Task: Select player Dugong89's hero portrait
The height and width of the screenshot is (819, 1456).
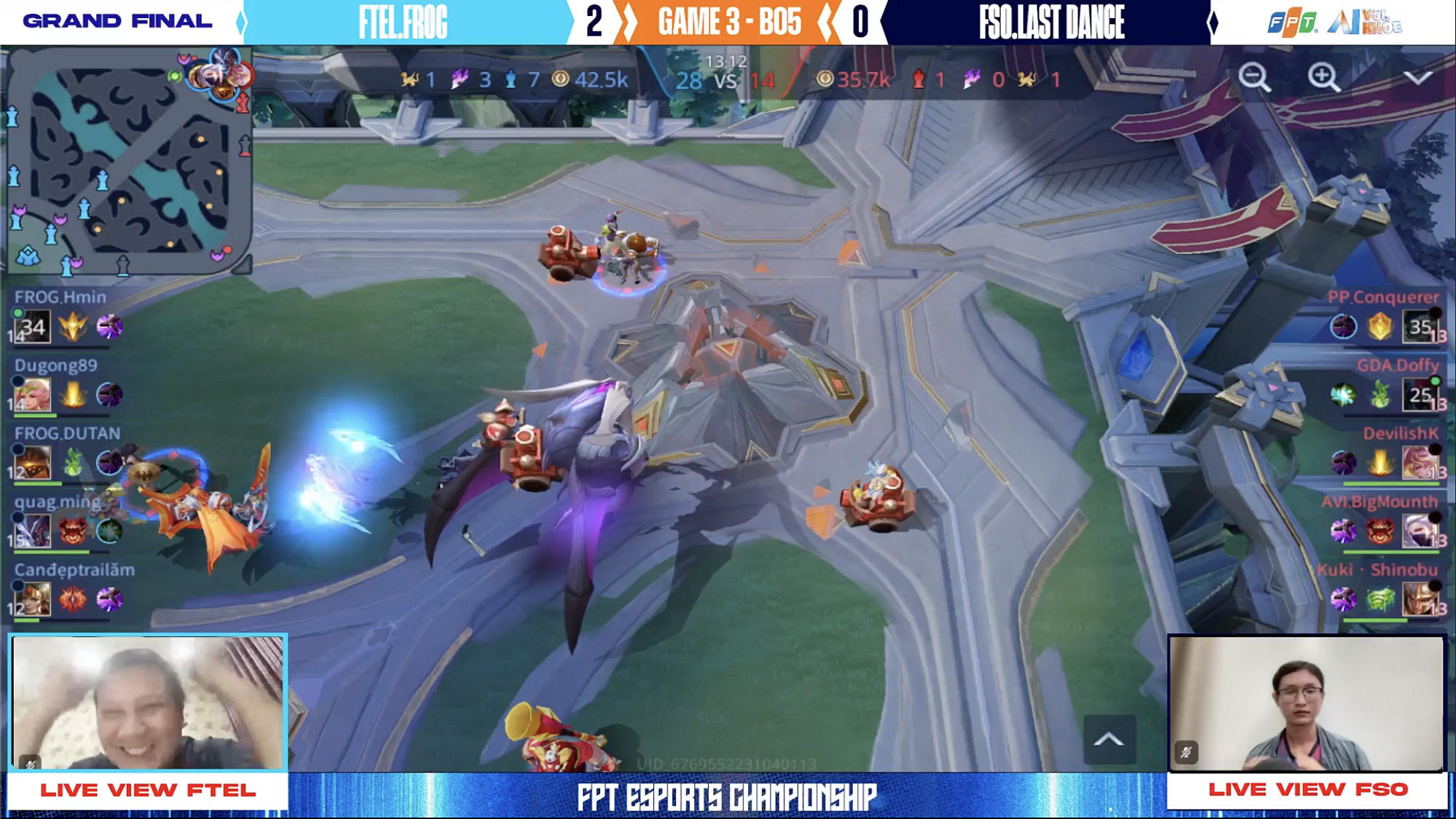Action: click(33, 395)
